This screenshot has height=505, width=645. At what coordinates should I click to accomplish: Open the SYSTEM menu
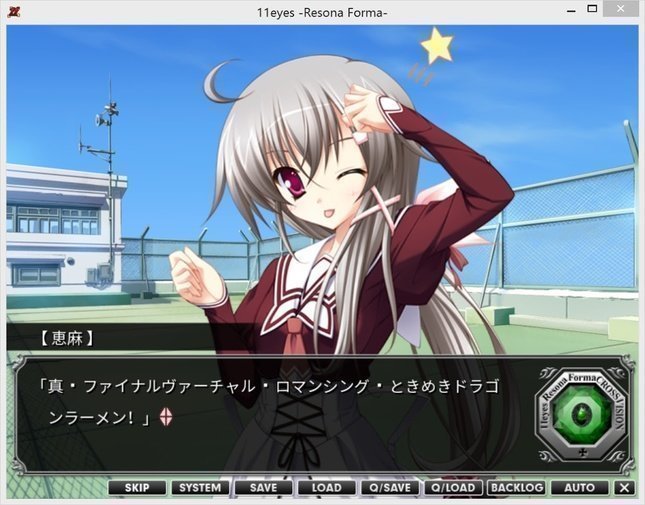click(200, 488)
